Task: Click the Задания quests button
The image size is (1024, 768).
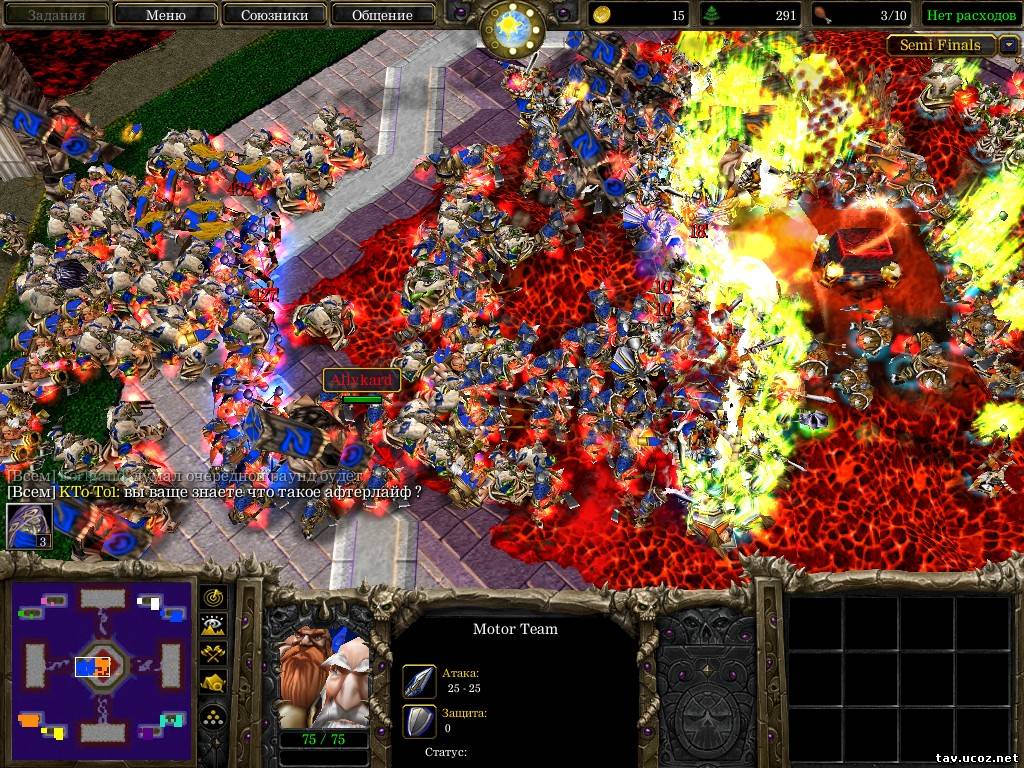Action: 55,15
